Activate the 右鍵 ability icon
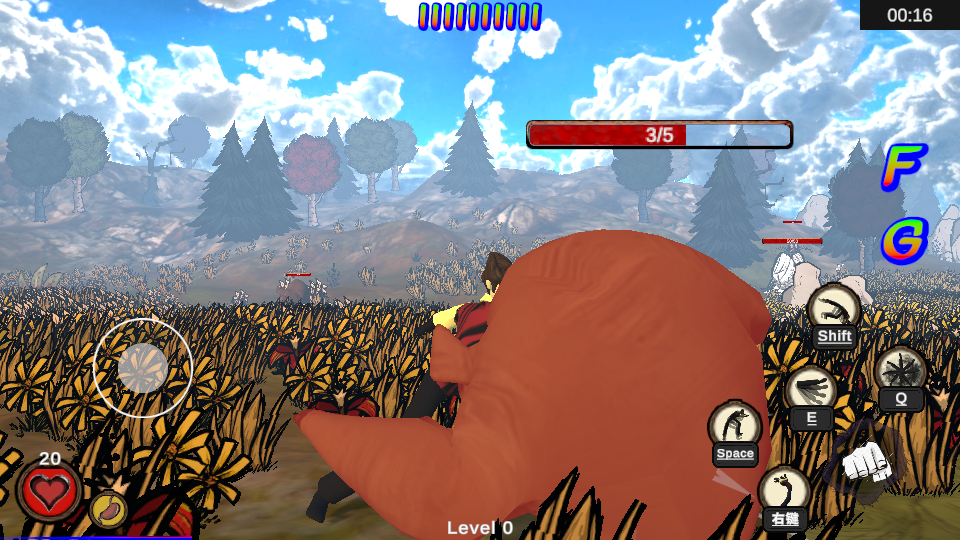The image size is (960, 540). 784,493
